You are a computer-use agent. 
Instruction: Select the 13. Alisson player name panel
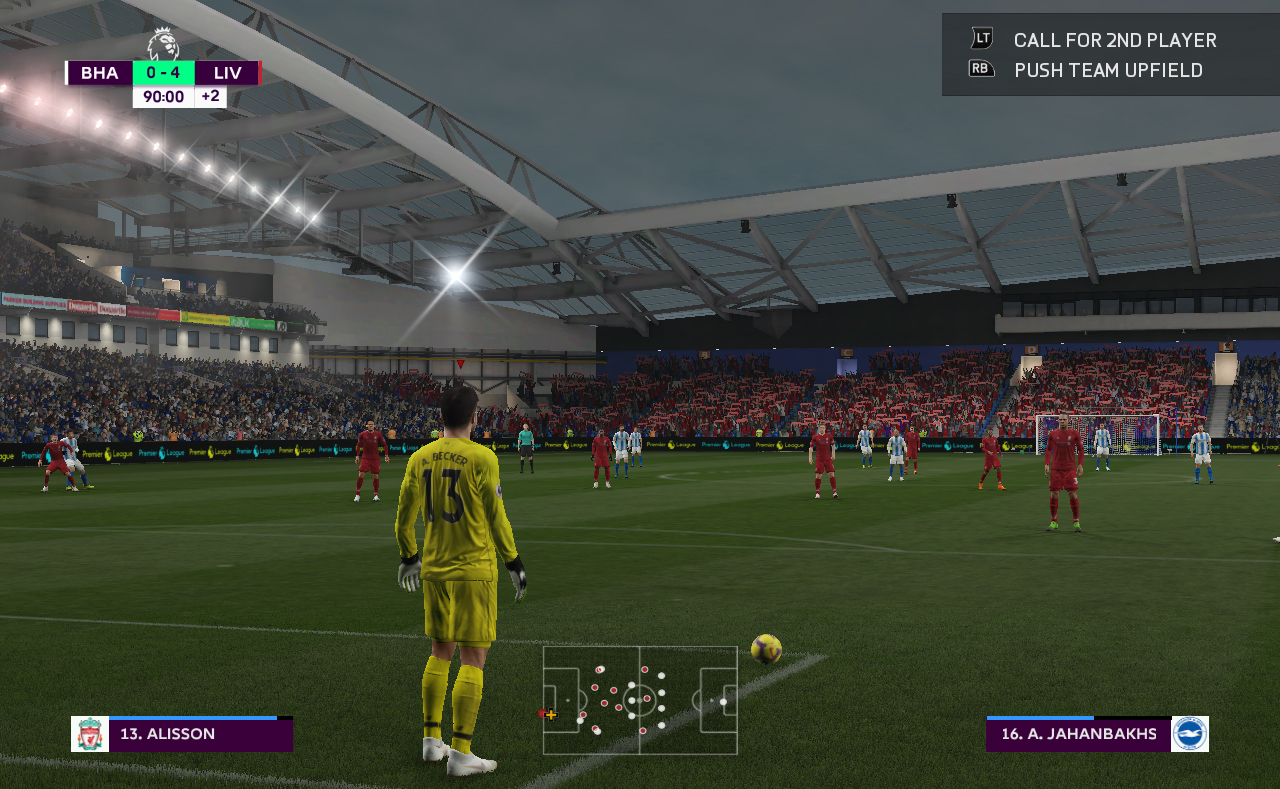click(x=200, y=734)
